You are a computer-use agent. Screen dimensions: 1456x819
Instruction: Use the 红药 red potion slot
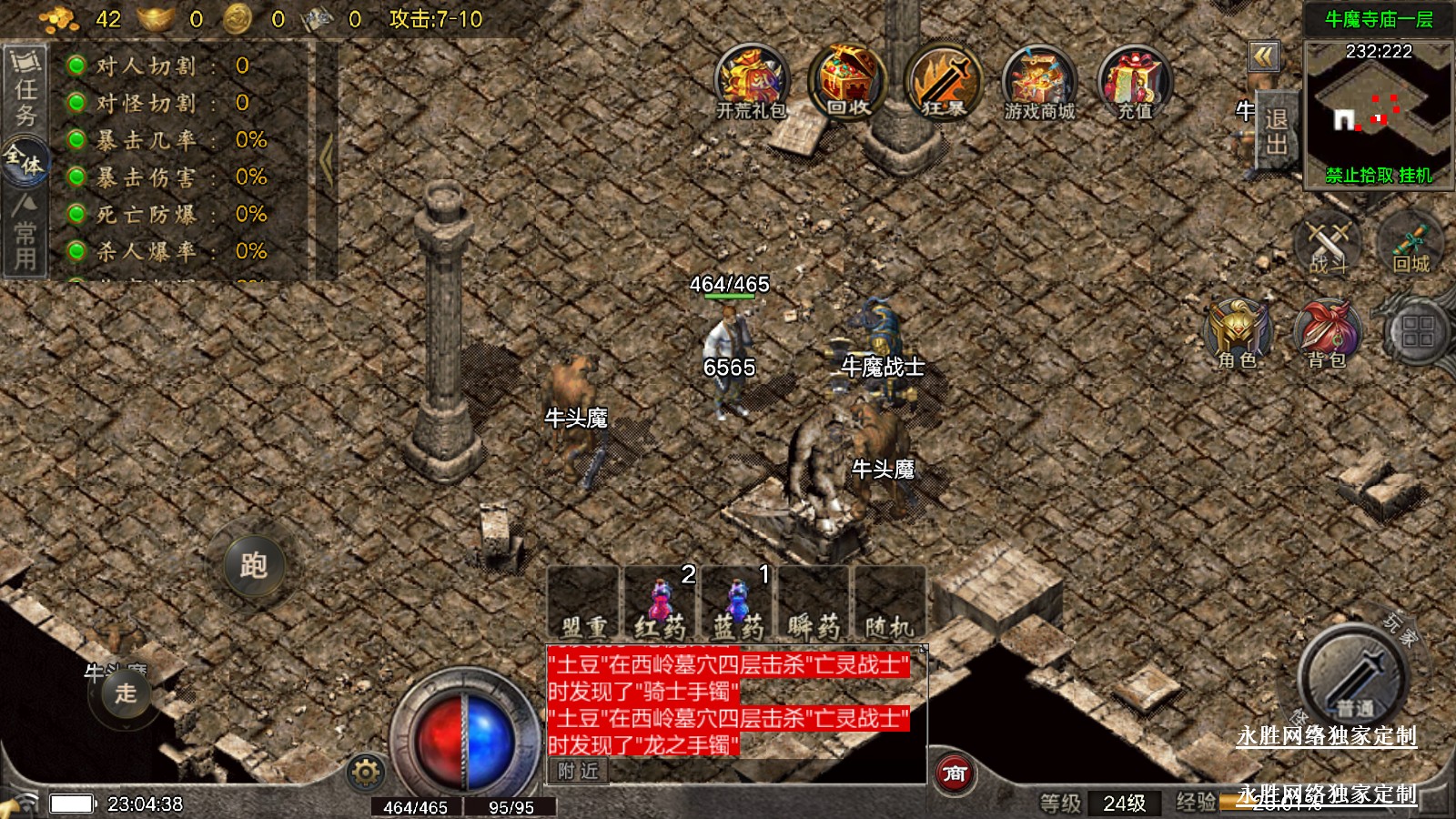pyautogui.click(x=661, y=603)
